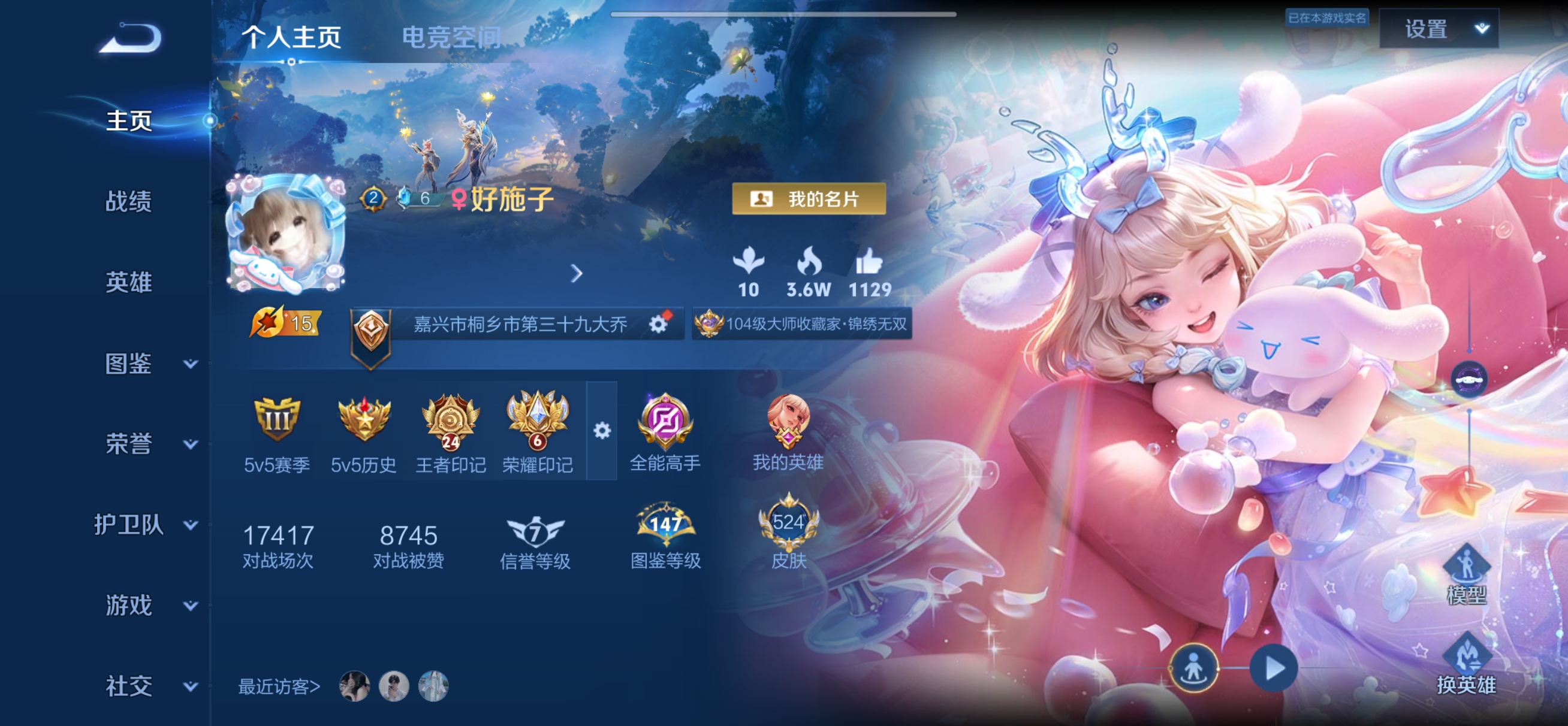Switch to the 电竞空间 tab

(450, 37)
